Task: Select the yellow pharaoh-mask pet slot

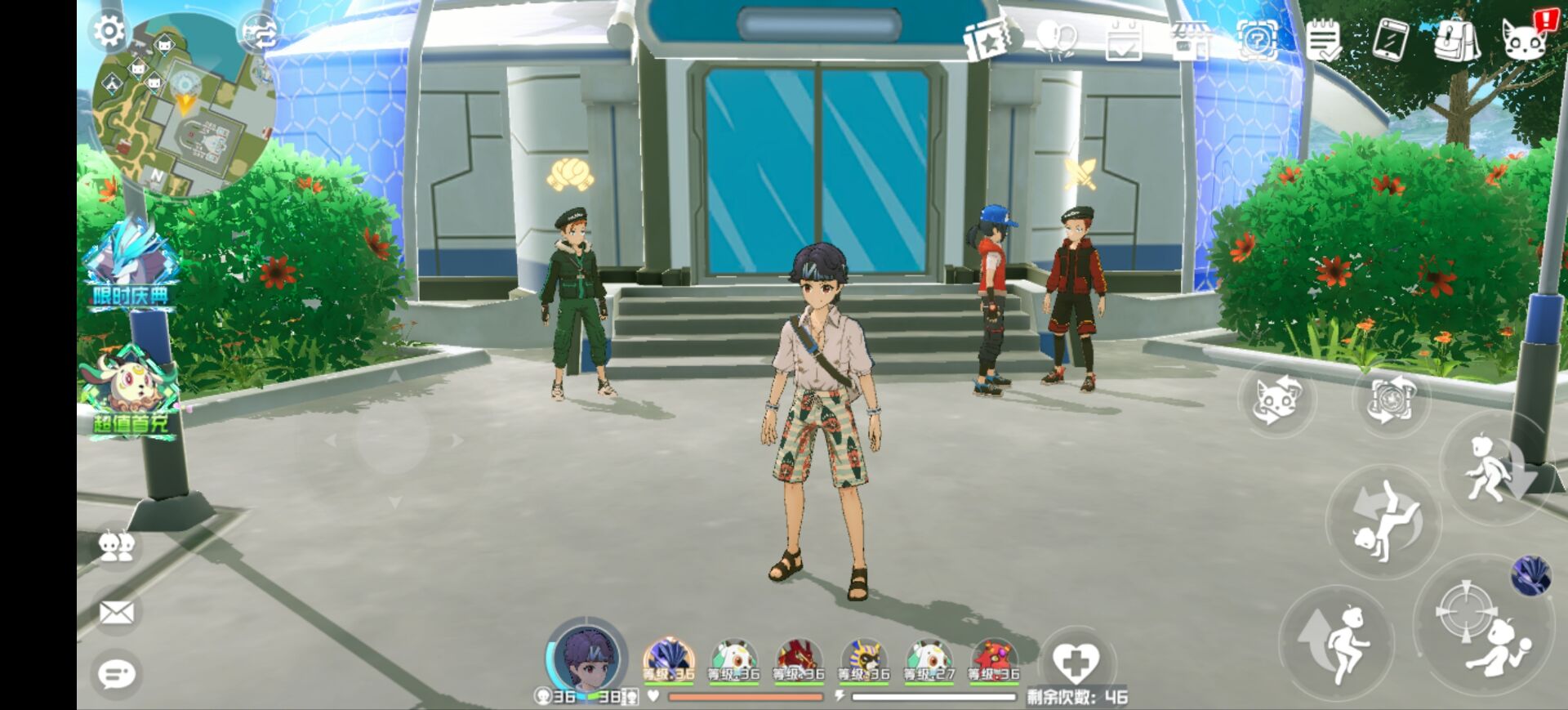Action: (864, 660)
